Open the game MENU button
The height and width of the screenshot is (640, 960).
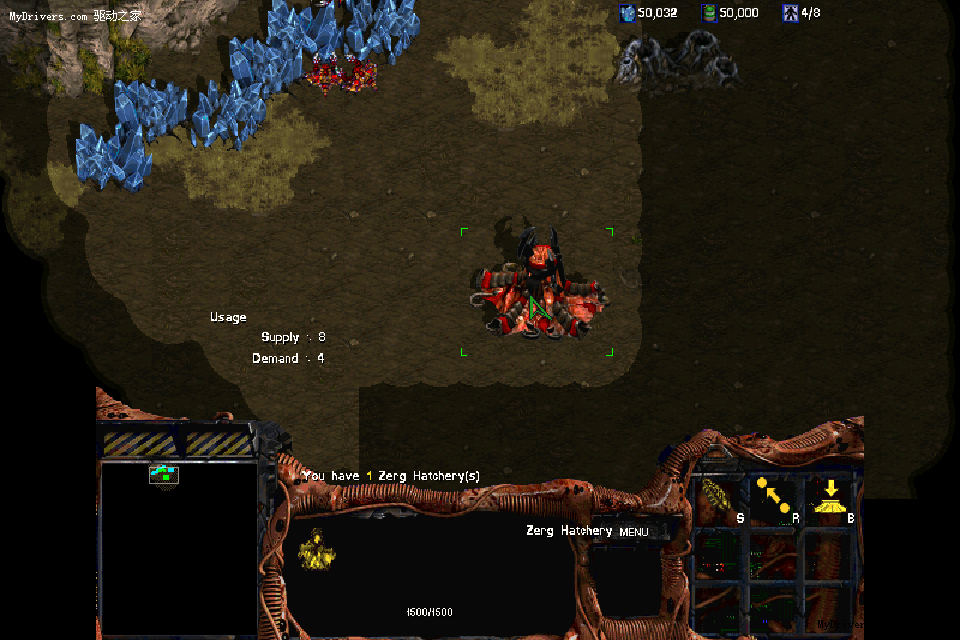634,532
